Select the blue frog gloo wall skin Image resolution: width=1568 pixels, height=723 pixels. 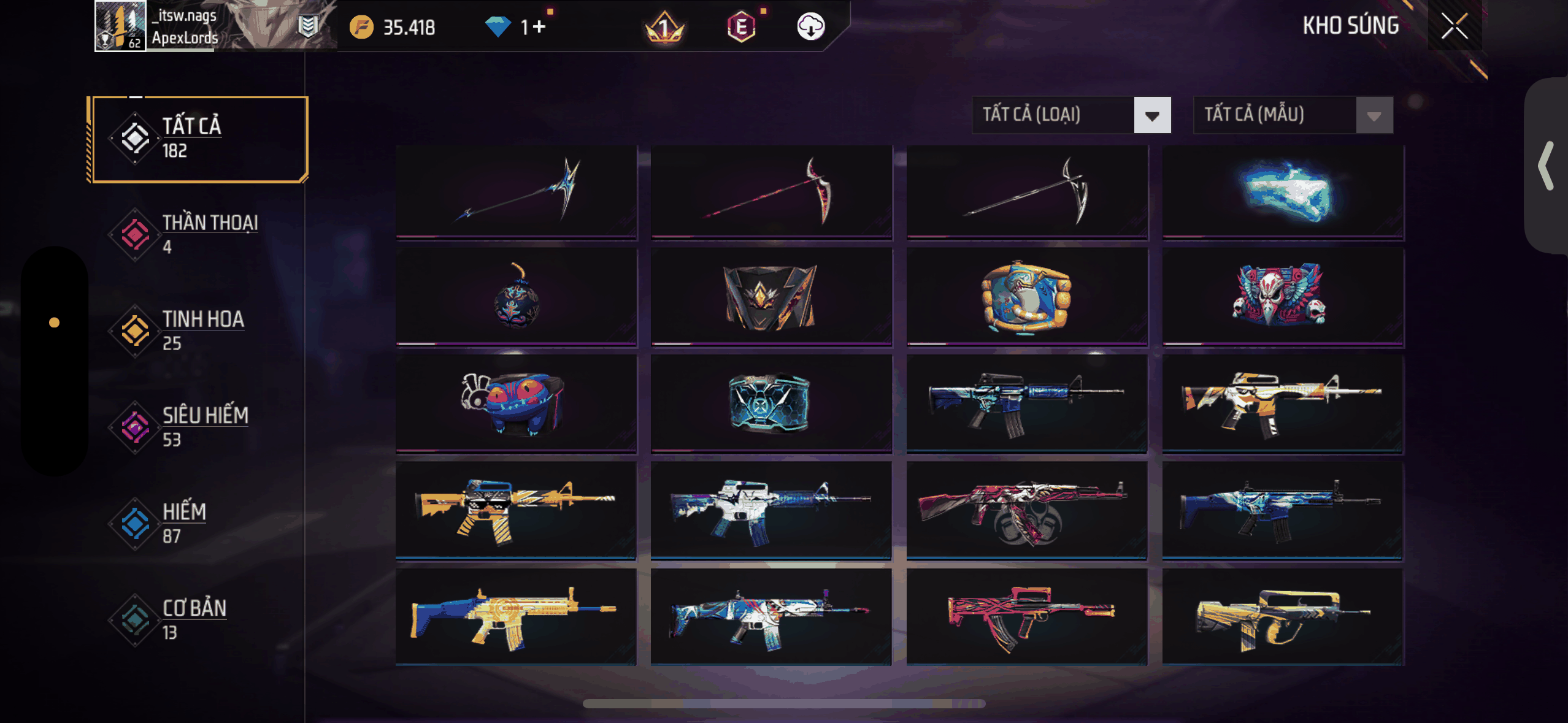pos(516,404)
